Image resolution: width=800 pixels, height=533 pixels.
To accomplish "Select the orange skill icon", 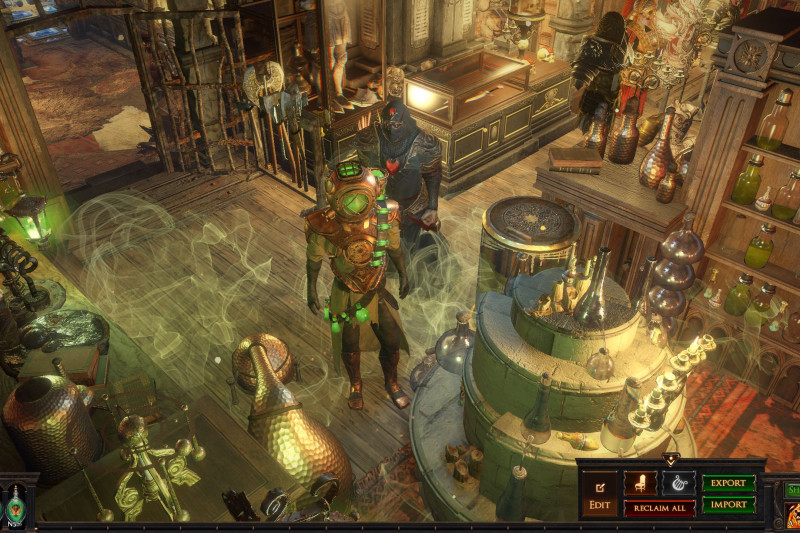I will coord(792,516).
